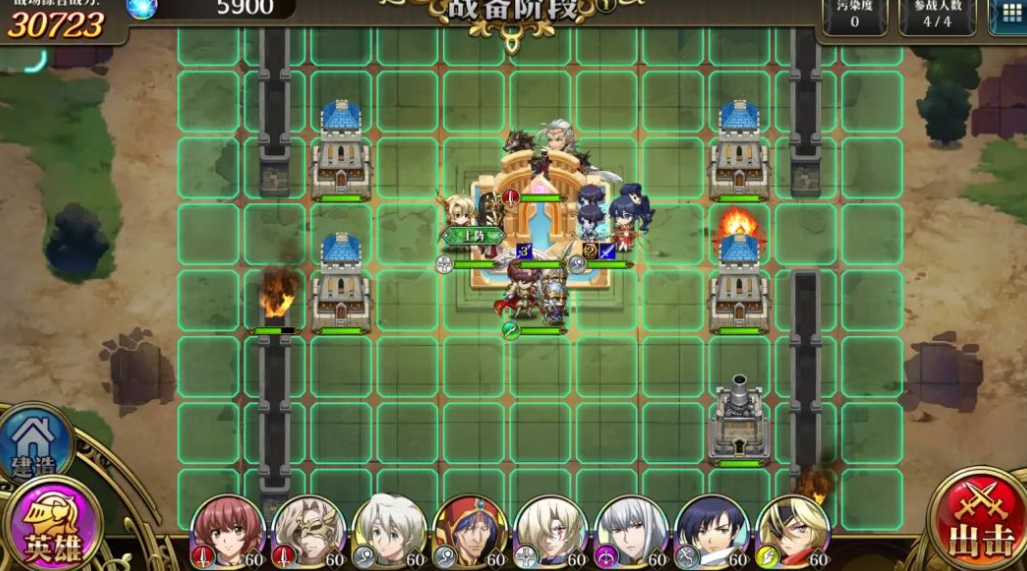The height and width of the screenshot is (571, 1027).
Task: Select the masked blonde hero portrait
Action: coord(308,530)
